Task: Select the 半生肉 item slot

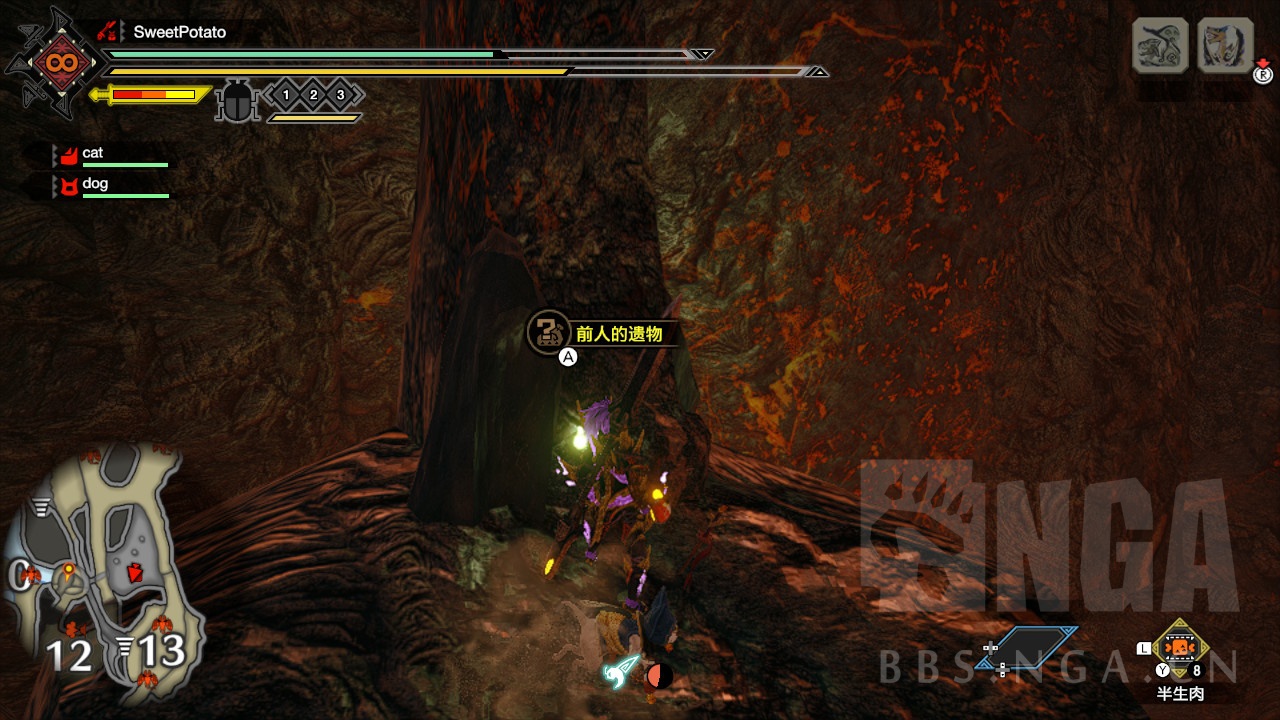Action: (1181, 648)
